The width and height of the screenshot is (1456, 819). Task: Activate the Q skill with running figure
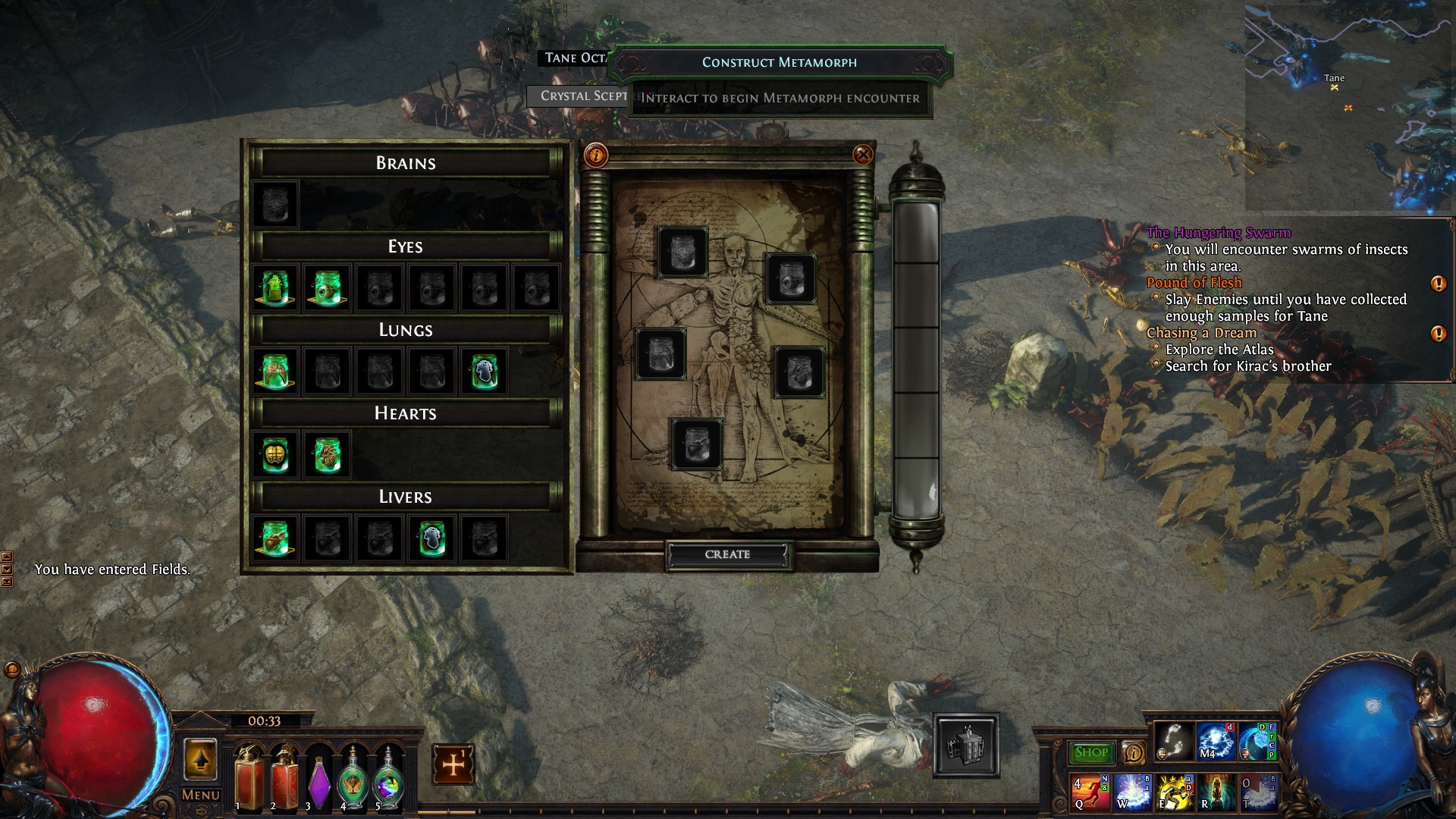click(1089, 792)
